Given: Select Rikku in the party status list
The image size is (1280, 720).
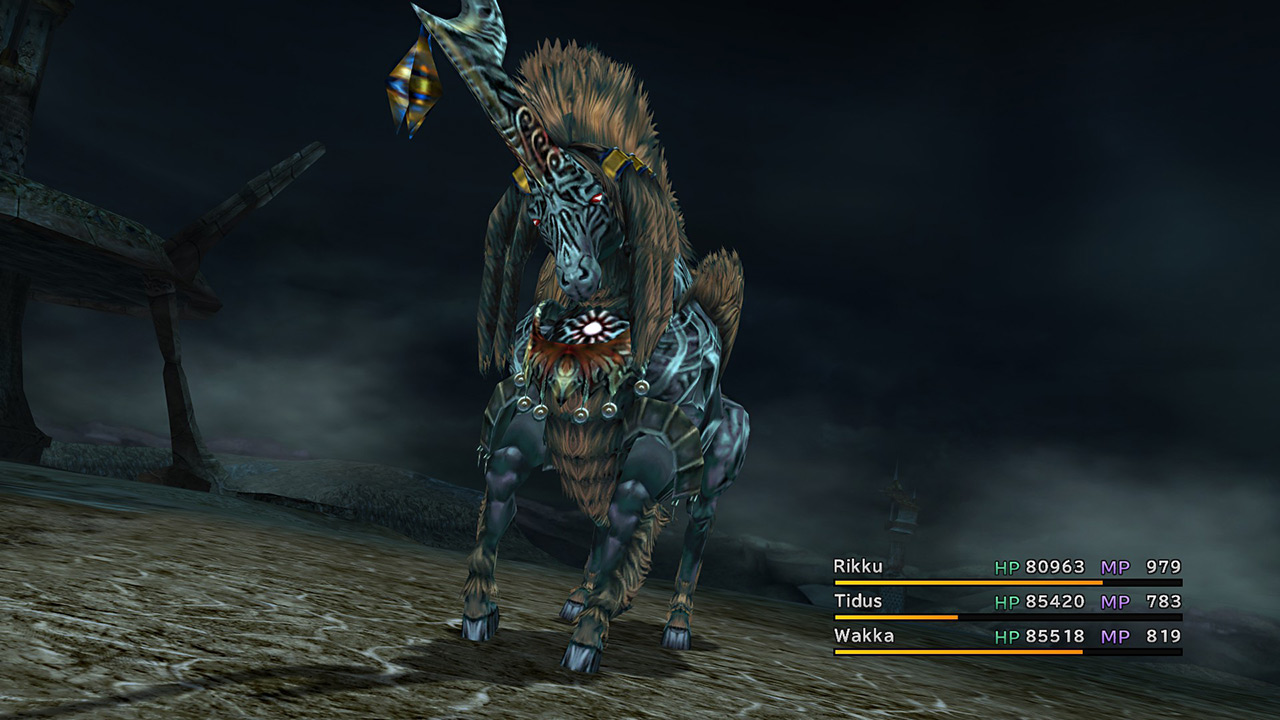Looking at the screenshot, I should click(859, 567).
